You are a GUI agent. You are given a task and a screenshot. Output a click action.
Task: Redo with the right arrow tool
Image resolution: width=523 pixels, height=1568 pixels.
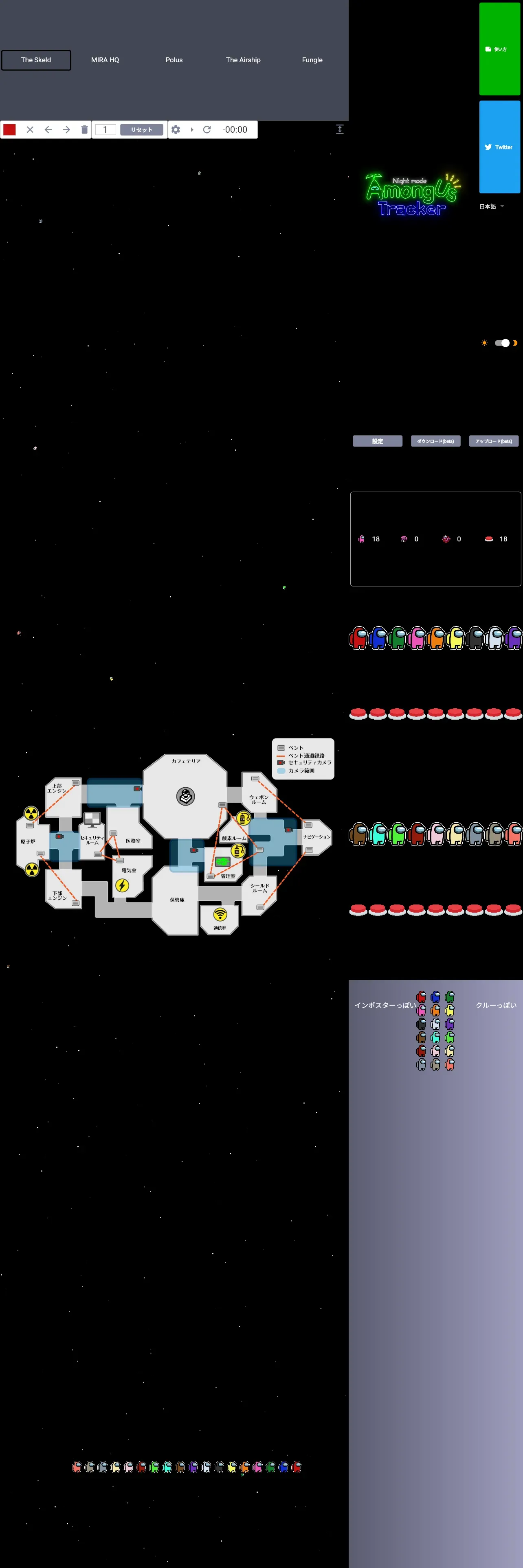coord(66,130)
